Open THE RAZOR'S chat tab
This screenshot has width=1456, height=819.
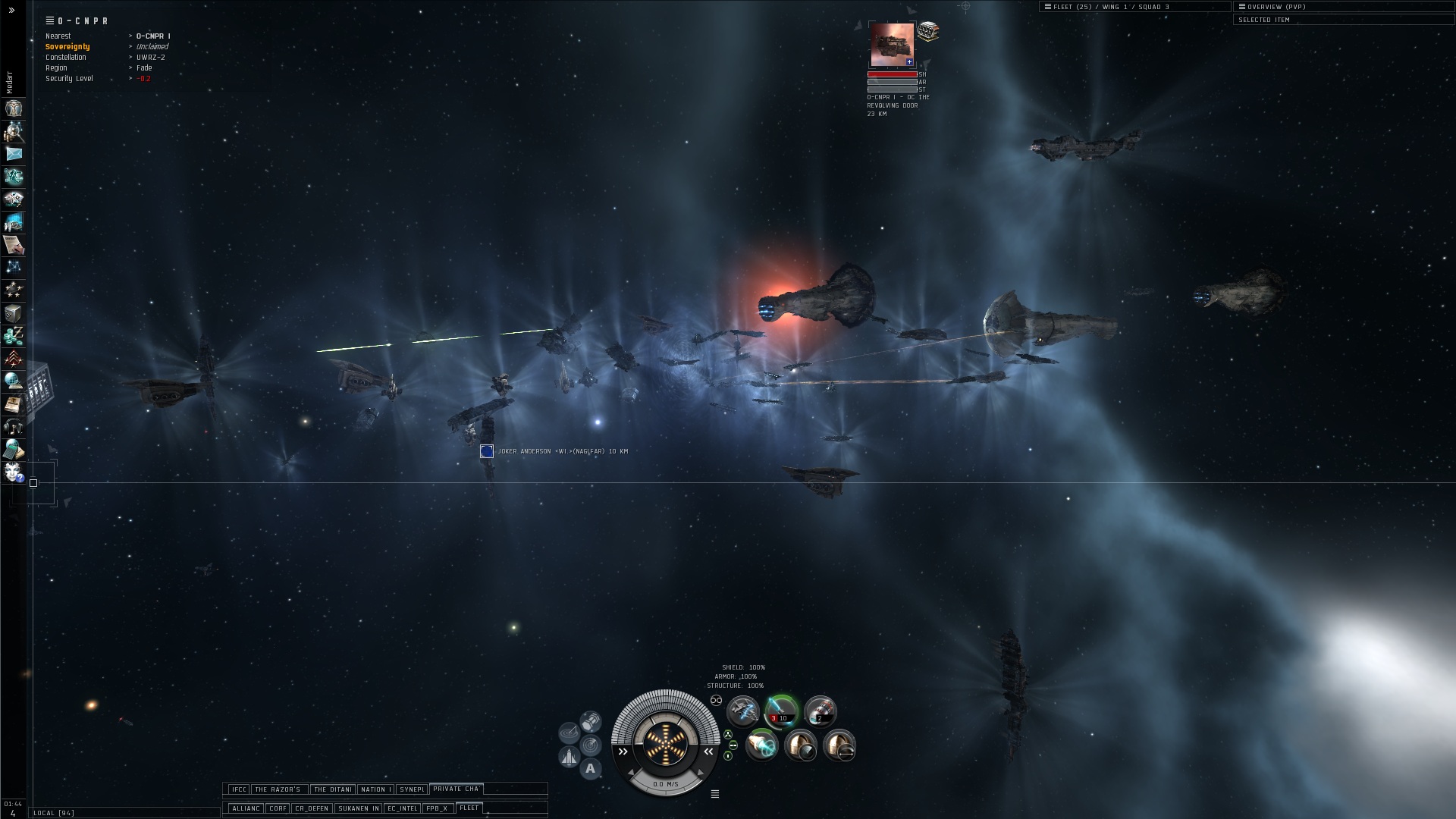coord(278,789)
